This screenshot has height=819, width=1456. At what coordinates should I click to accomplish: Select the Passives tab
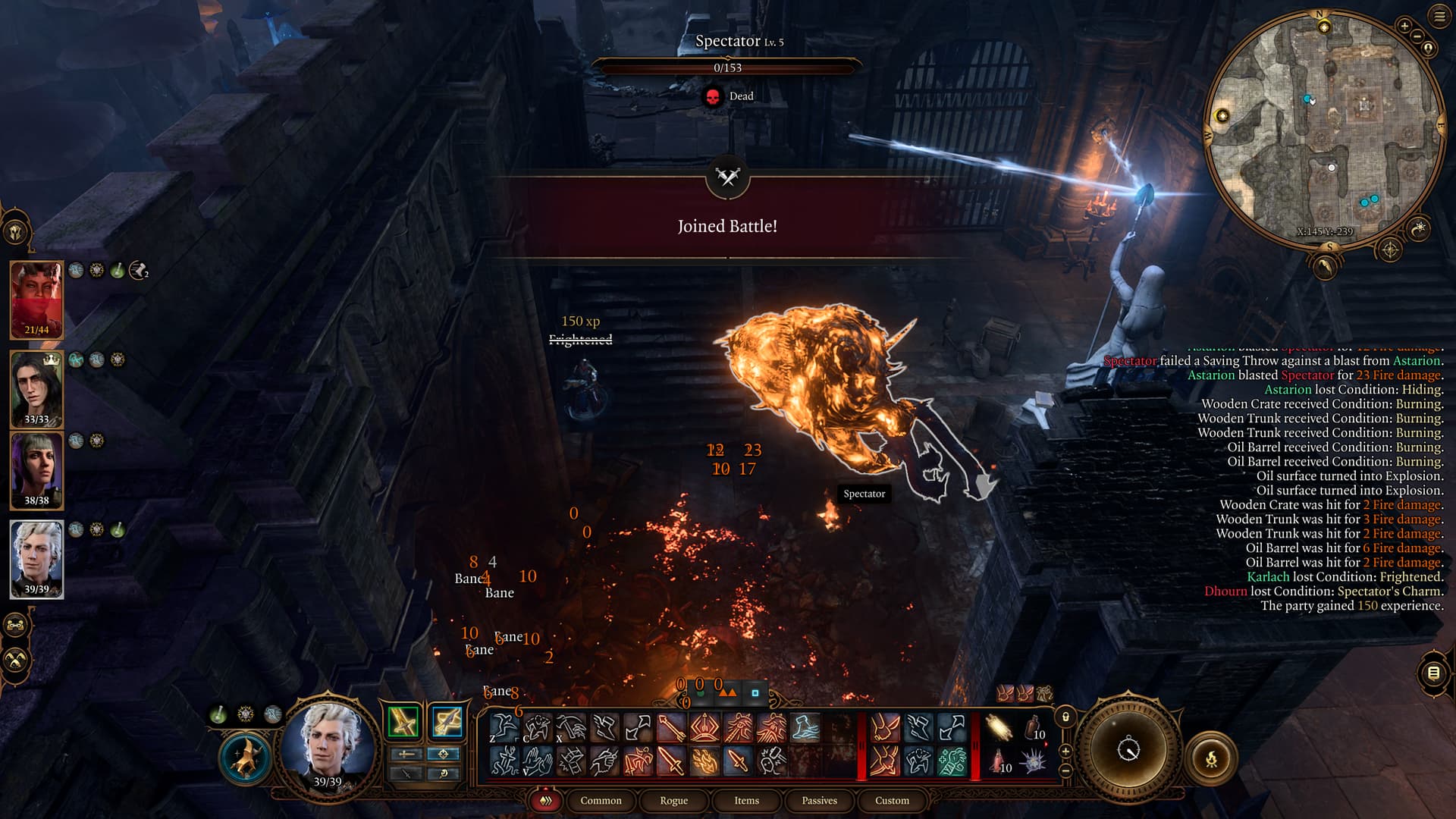tap(819, 801)
